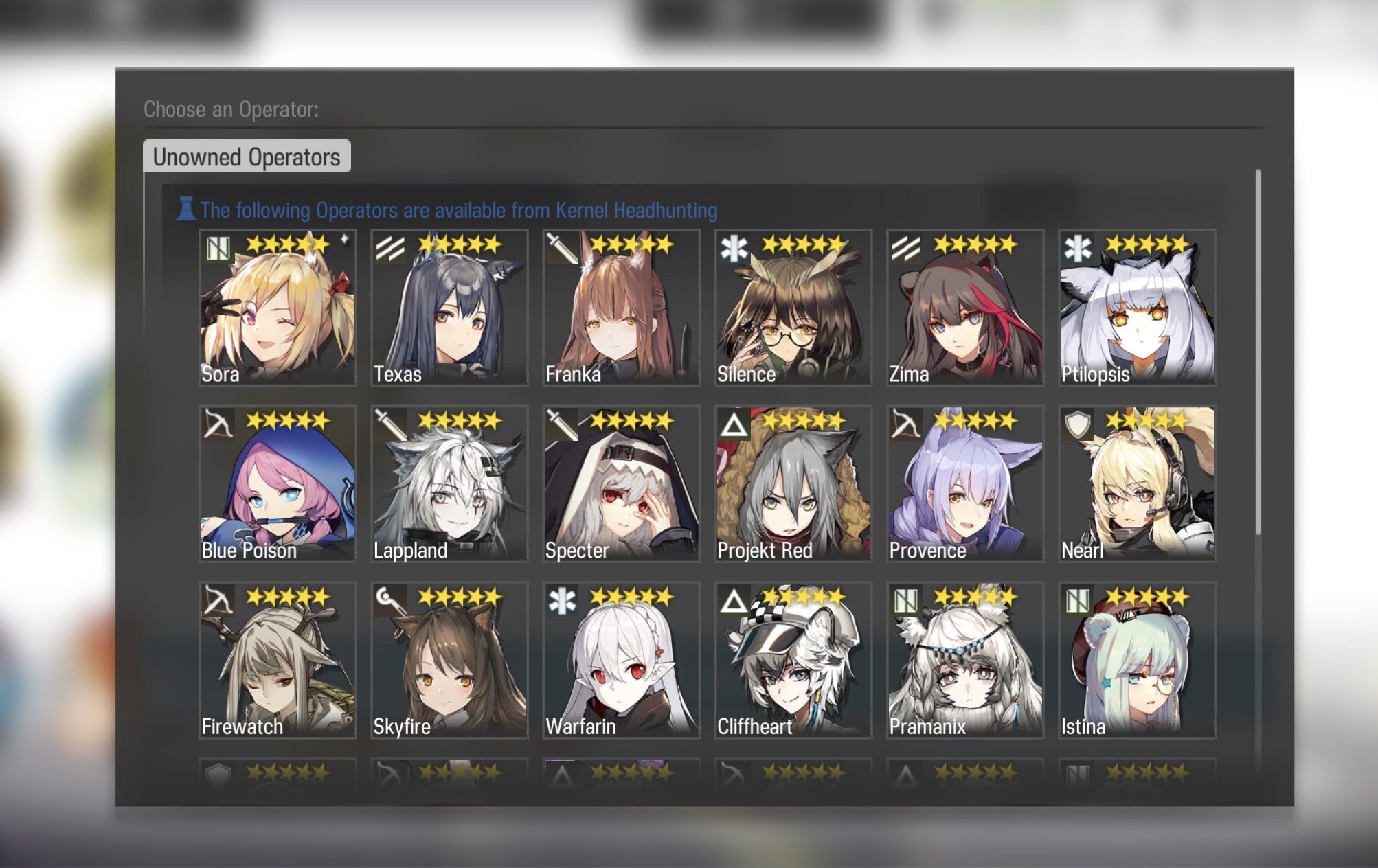Select Silence operator portrait
Image resolution: width=1378 pixels, height=868 pixels.
click(x=793, y=308)
